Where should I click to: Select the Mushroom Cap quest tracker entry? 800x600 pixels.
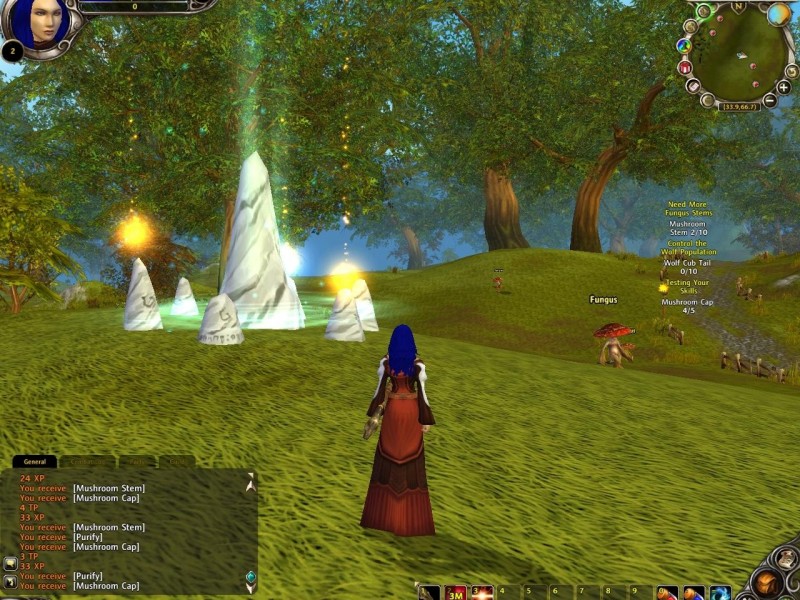click(687, 306)
